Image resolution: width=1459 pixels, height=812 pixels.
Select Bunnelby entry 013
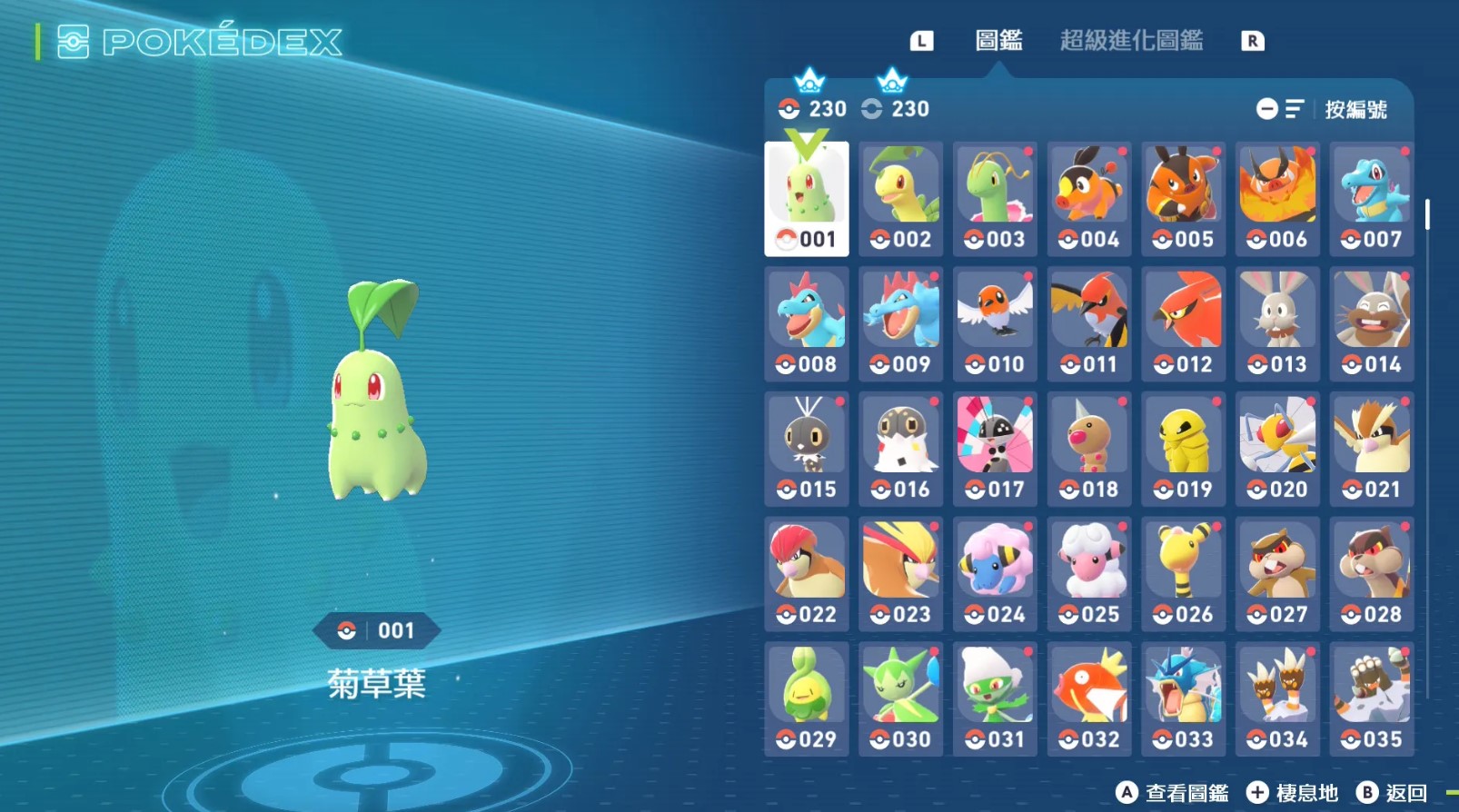pos(1277,324)
